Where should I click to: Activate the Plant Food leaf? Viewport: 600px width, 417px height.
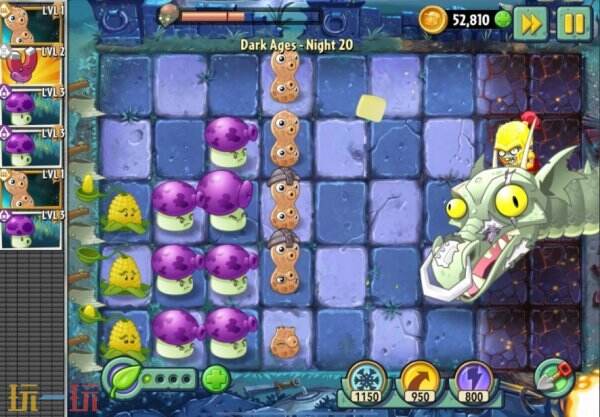[x=123, y=379]
